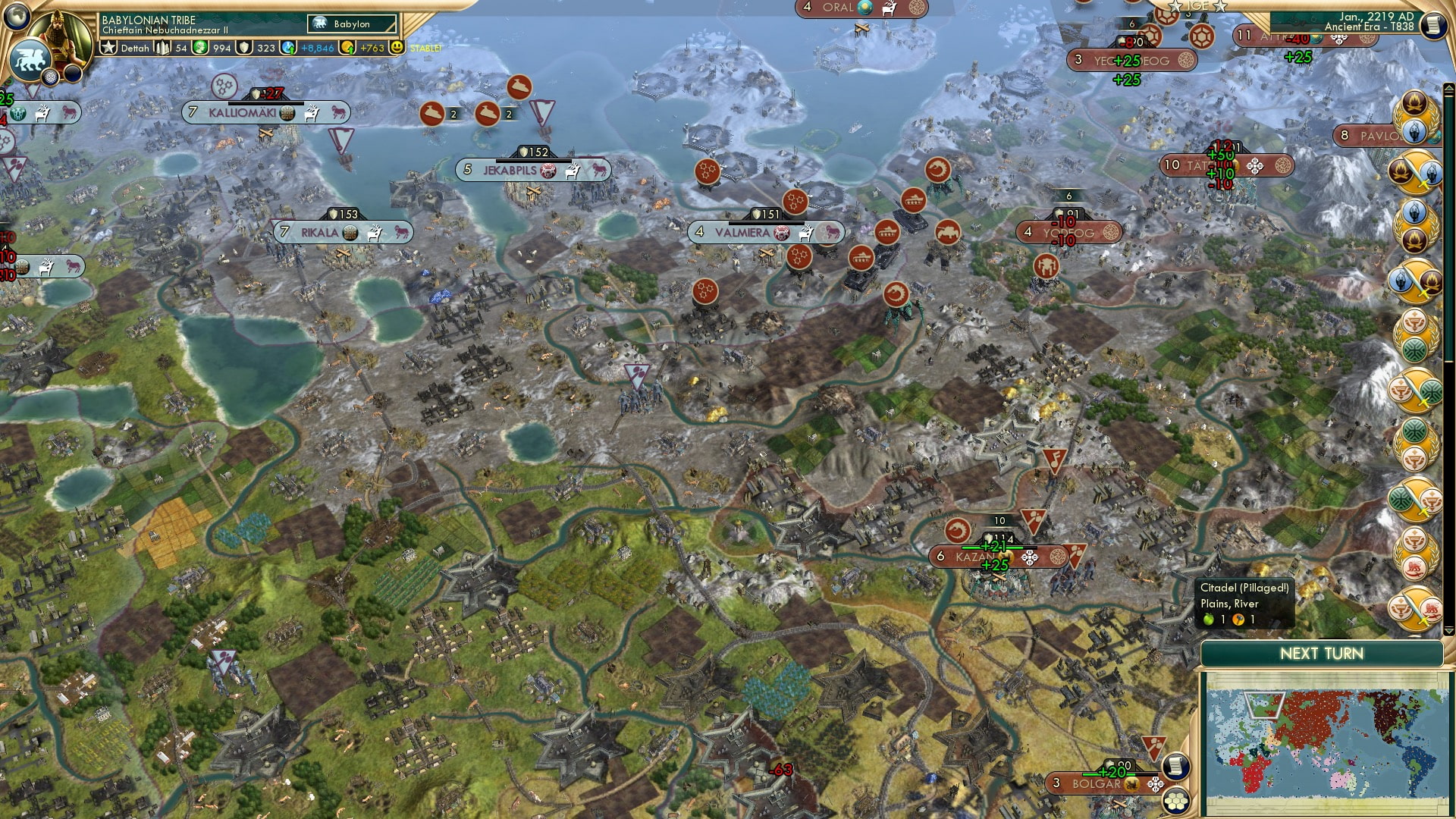This screenshot has width=1456, height=819.
Task: Click the gold coin icon showing +763
Action: pos(348,48)
